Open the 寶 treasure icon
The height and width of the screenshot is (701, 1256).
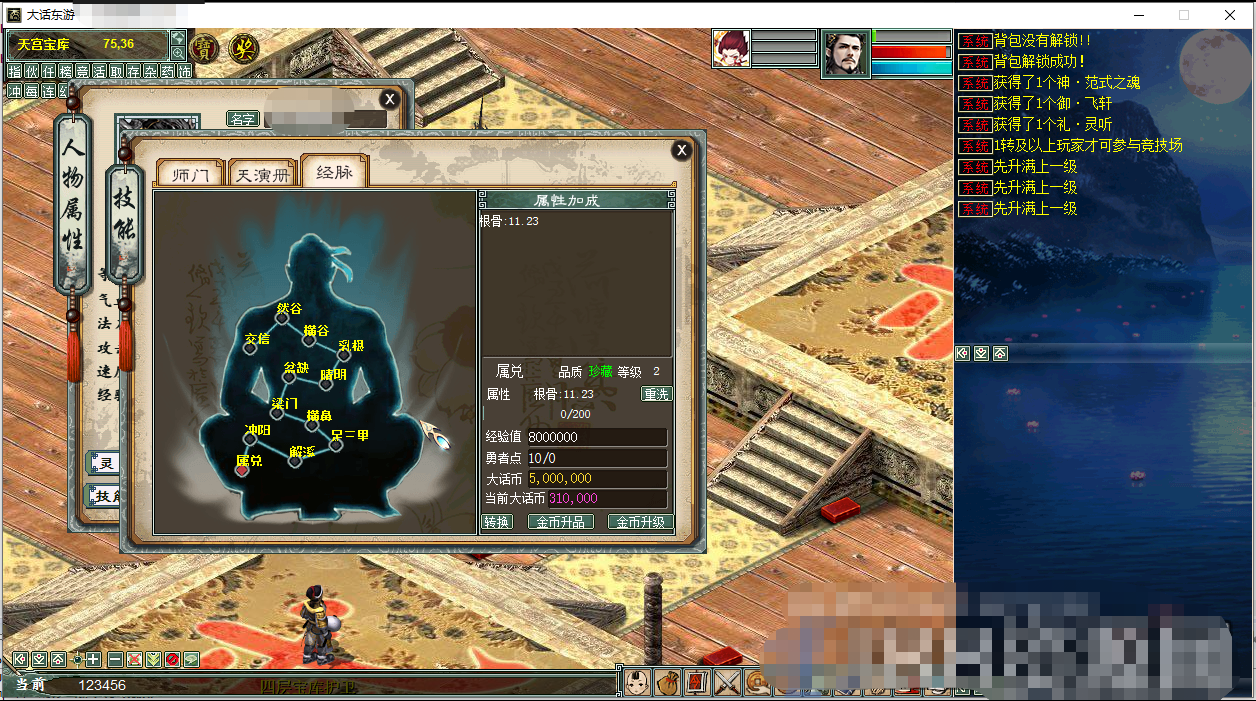[x=204, y=47]
